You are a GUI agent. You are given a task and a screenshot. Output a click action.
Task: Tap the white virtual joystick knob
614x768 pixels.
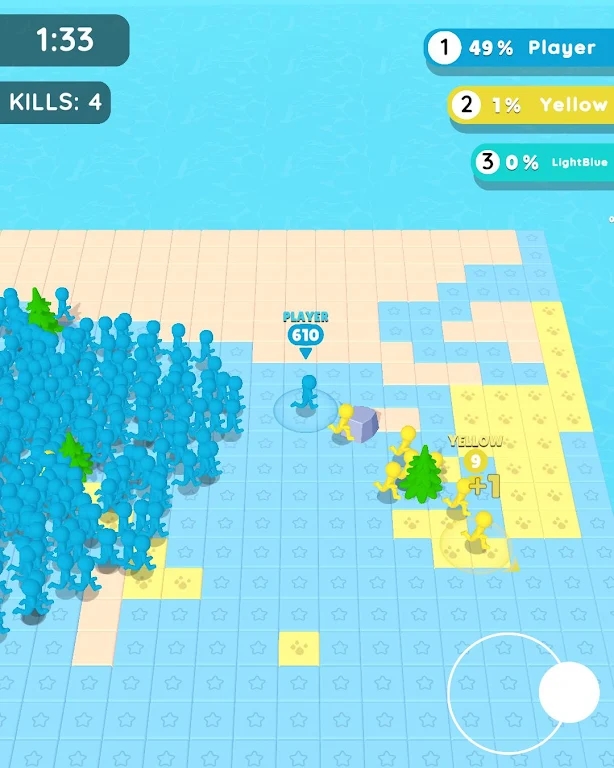(x=568, y=691)
